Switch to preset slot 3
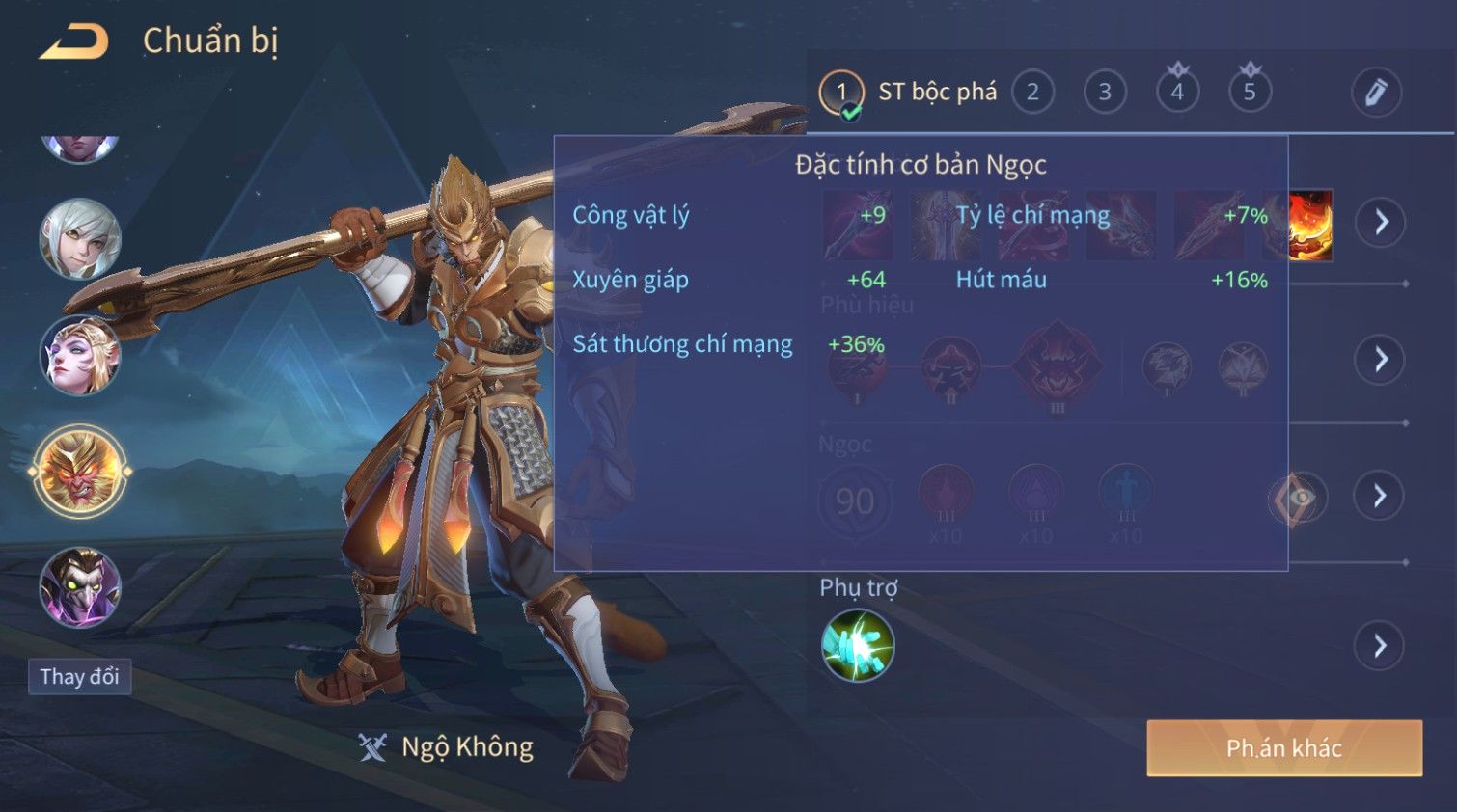1457x812 pixels. 1105,93
